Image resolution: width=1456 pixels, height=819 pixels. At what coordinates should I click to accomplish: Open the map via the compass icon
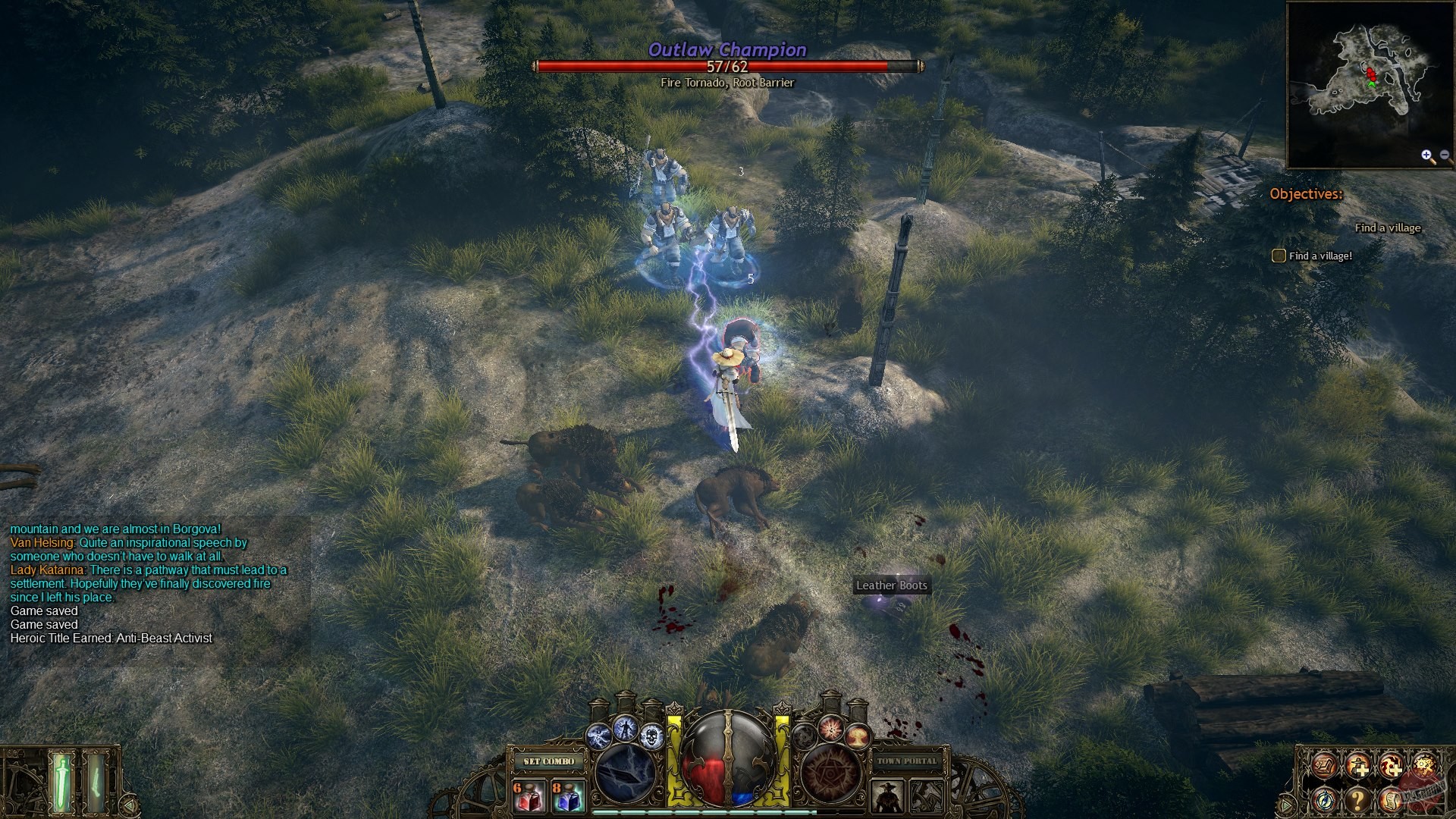click(1323, 801)
